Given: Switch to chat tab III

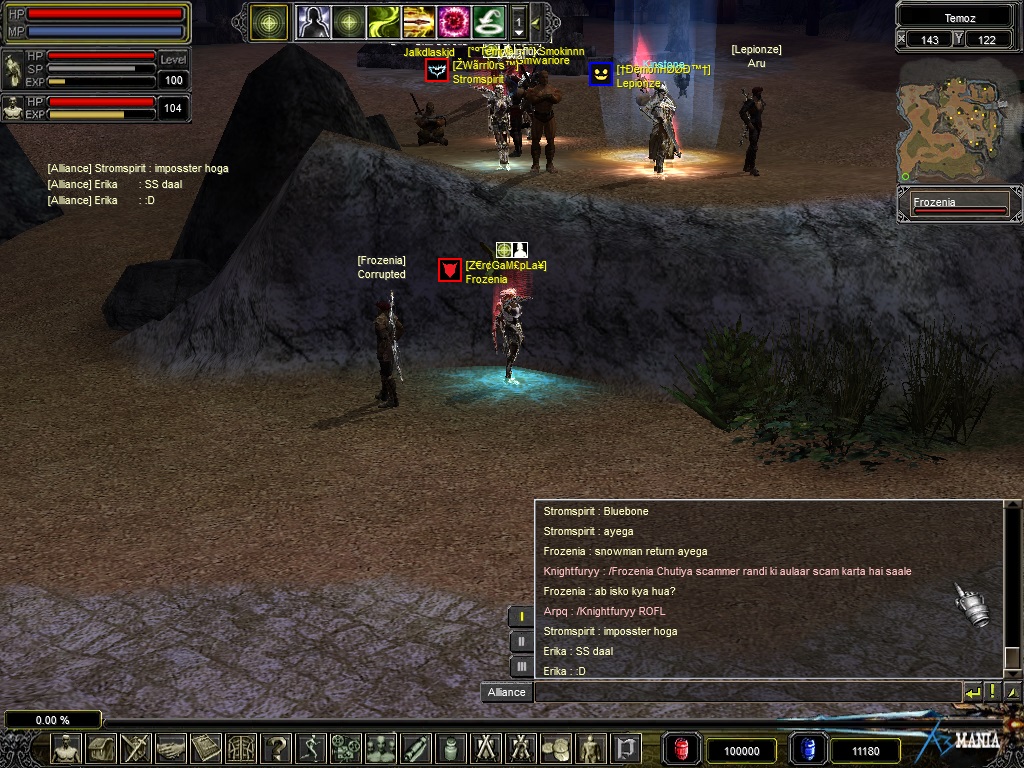Looking at the screenshot, I should [521, 666].
